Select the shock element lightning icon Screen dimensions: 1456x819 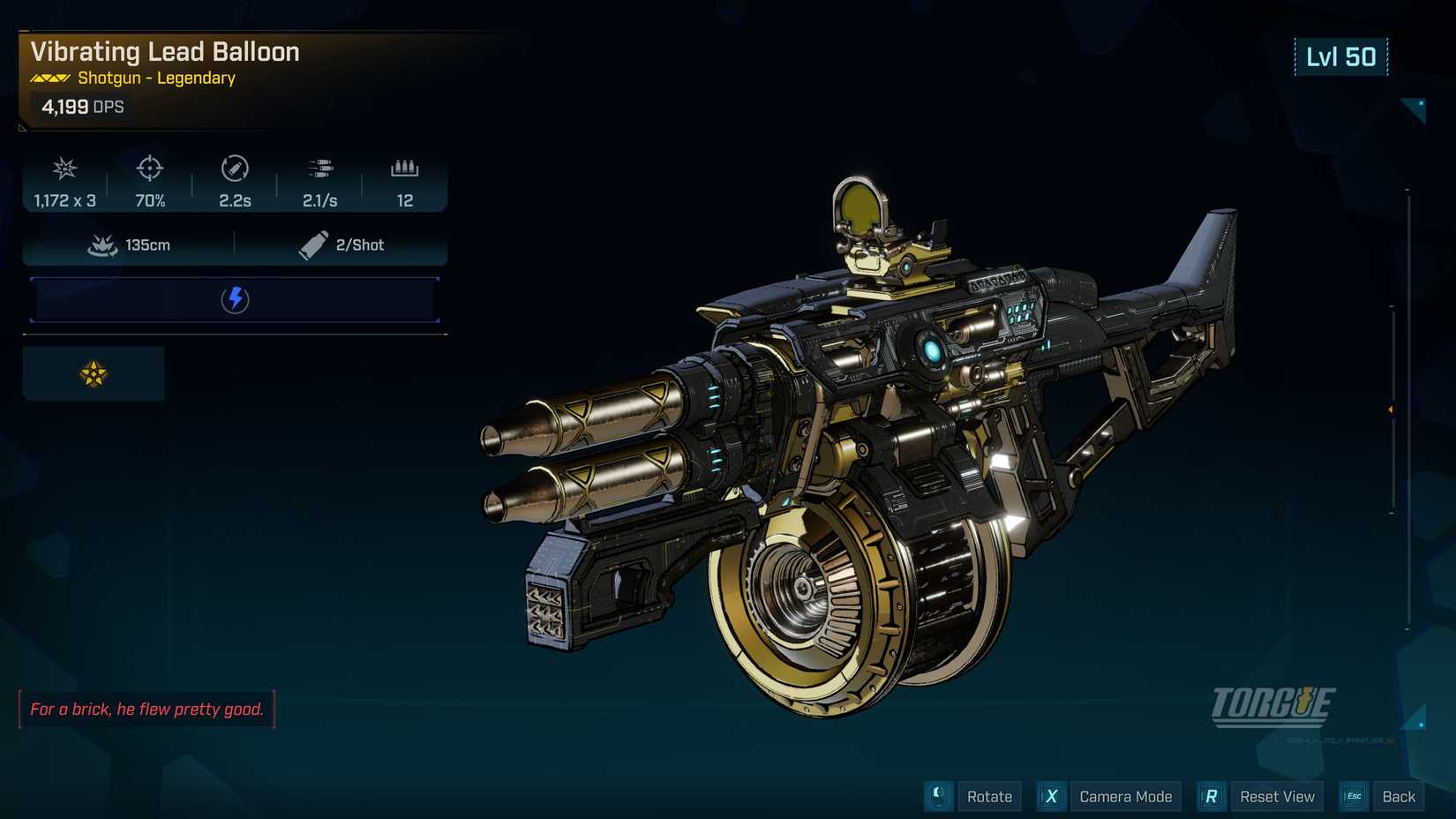(x=235, y=299)
